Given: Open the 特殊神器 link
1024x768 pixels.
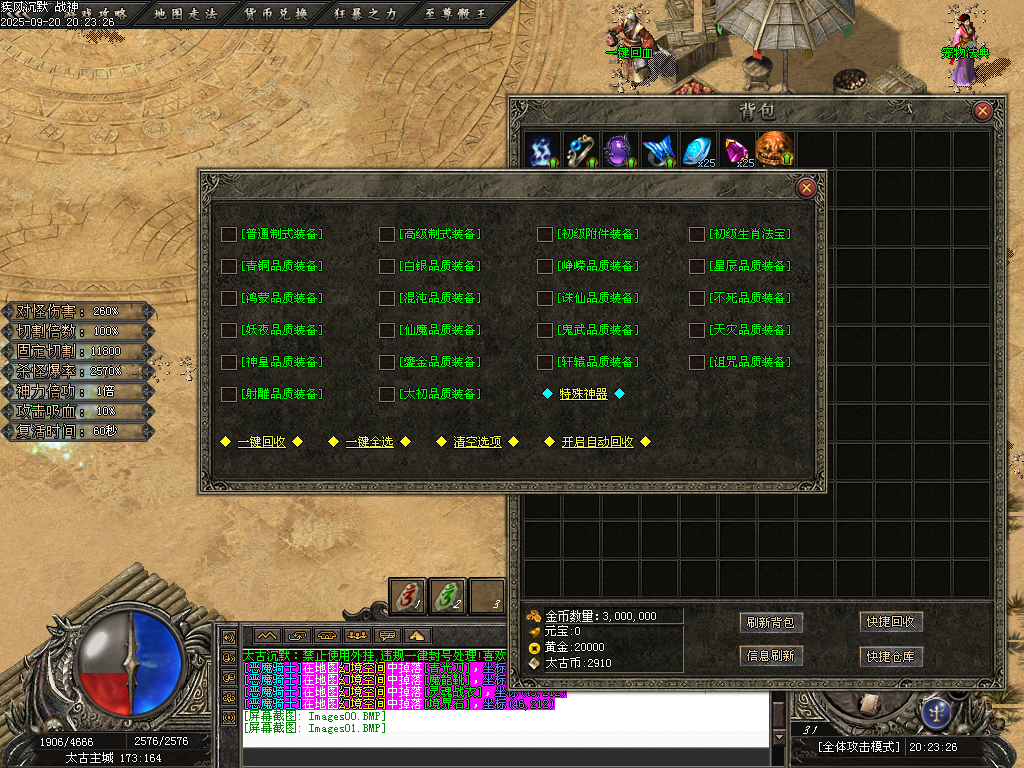Looking at the screenshot, I should pos(584,394).
